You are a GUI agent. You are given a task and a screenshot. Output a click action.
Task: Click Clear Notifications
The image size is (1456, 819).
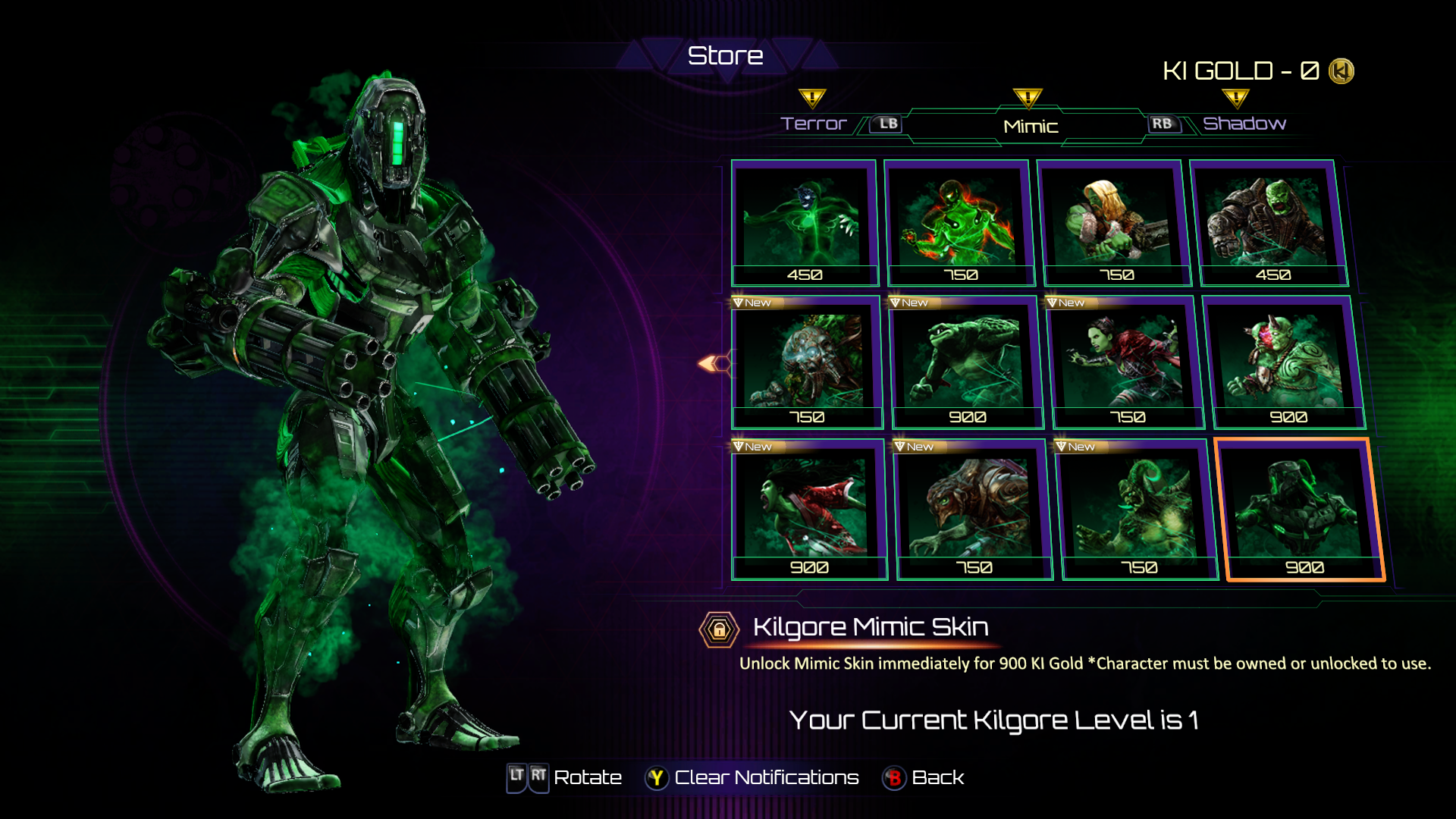click(765, 778)
